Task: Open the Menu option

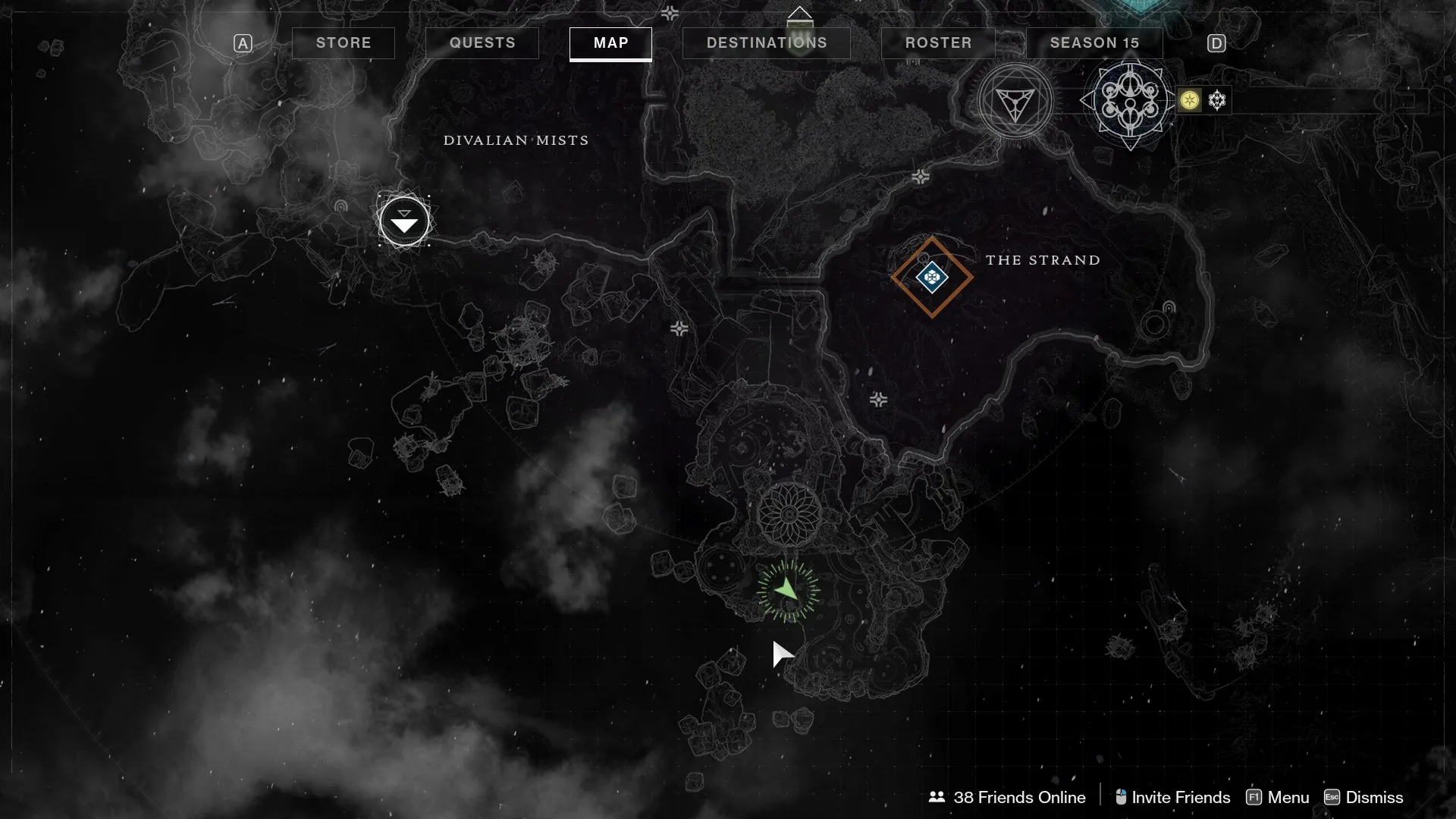Action: [x=1278, y=797]
